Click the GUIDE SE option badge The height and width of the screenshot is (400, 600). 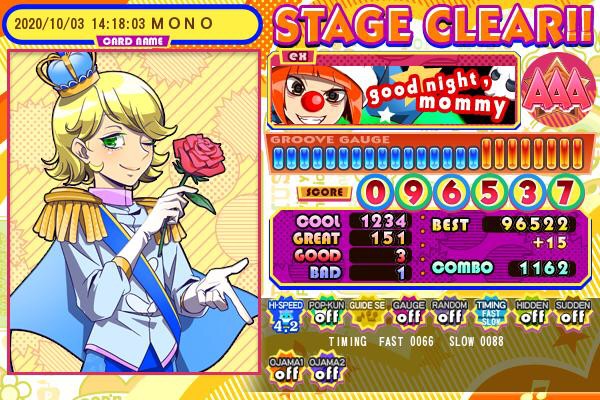tap(369, 314)
